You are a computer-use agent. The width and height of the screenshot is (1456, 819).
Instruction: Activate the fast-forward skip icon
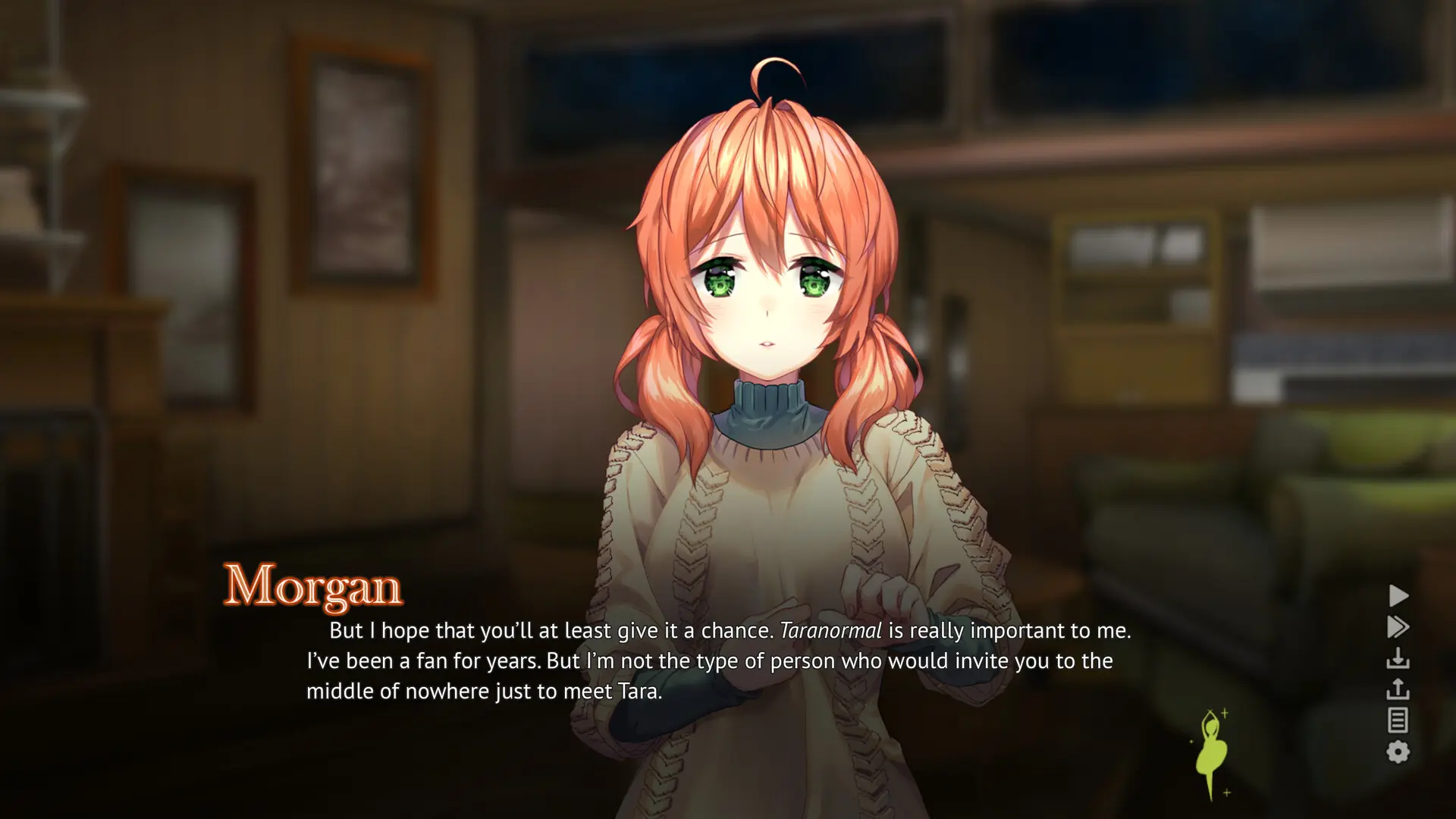1398,627
